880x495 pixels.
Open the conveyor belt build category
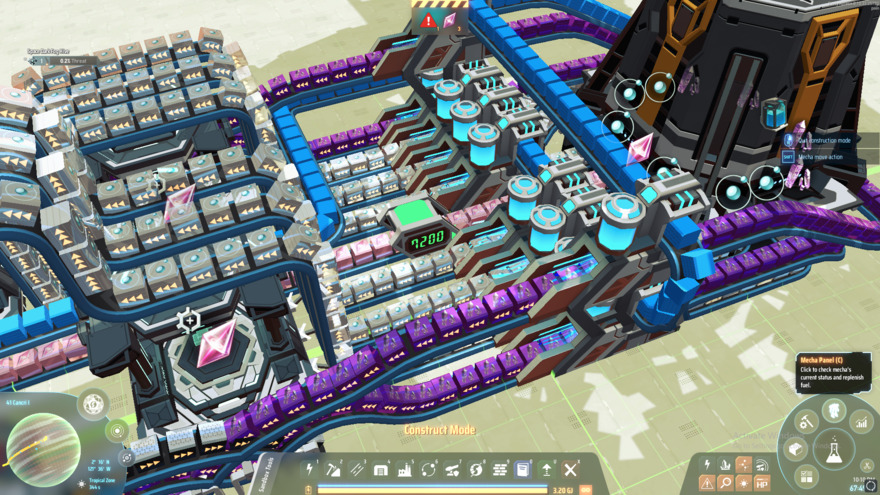[357, 469]
